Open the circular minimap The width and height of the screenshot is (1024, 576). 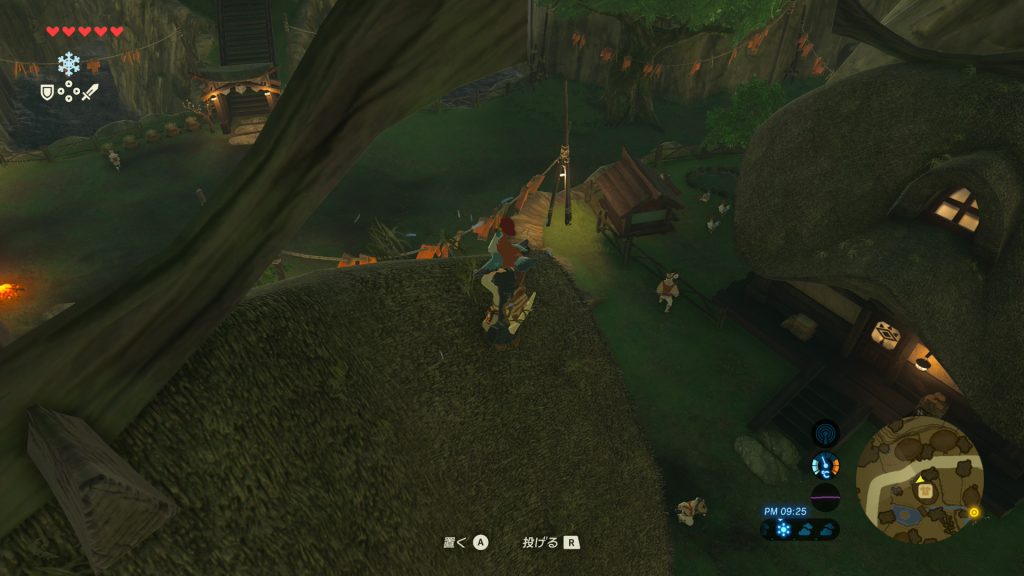(919, 481)
